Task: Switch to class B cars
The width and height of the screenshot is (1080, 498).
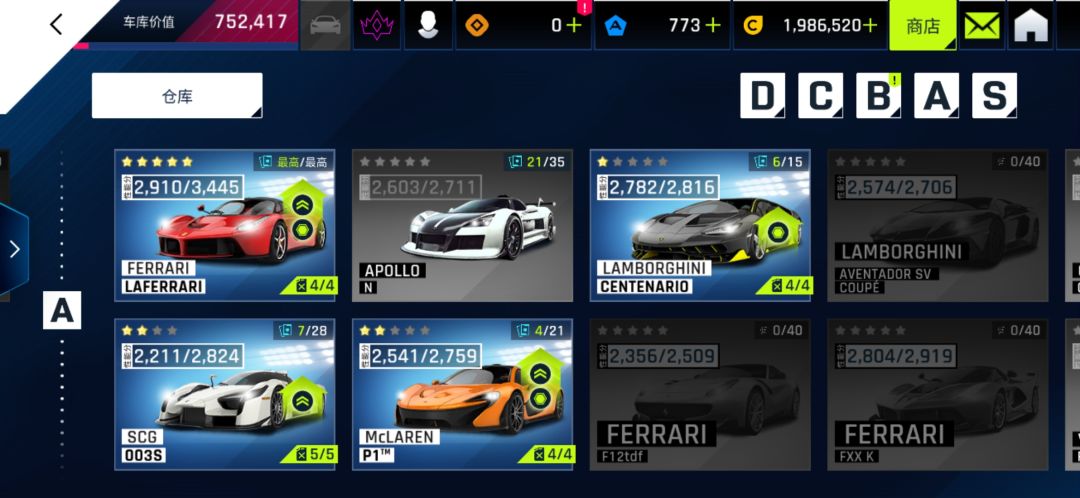Action: click(x=878, y=96)
